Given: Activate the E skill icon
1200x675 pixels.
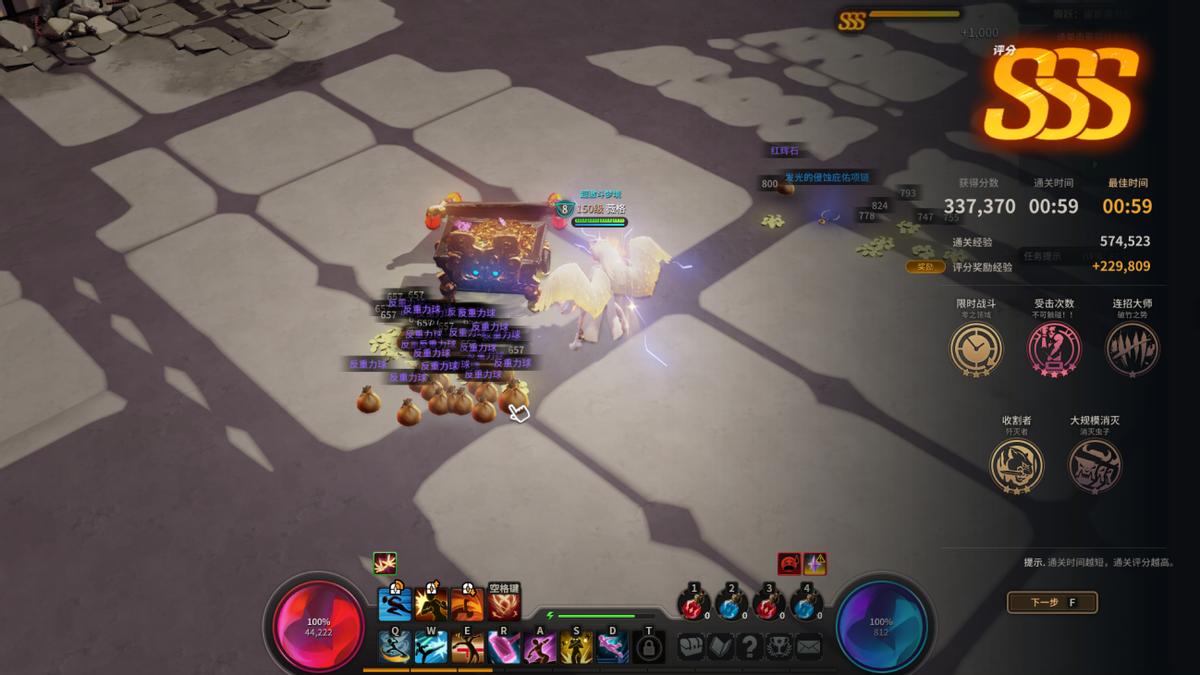Looking at the screenshot, I should coord(467,647).
